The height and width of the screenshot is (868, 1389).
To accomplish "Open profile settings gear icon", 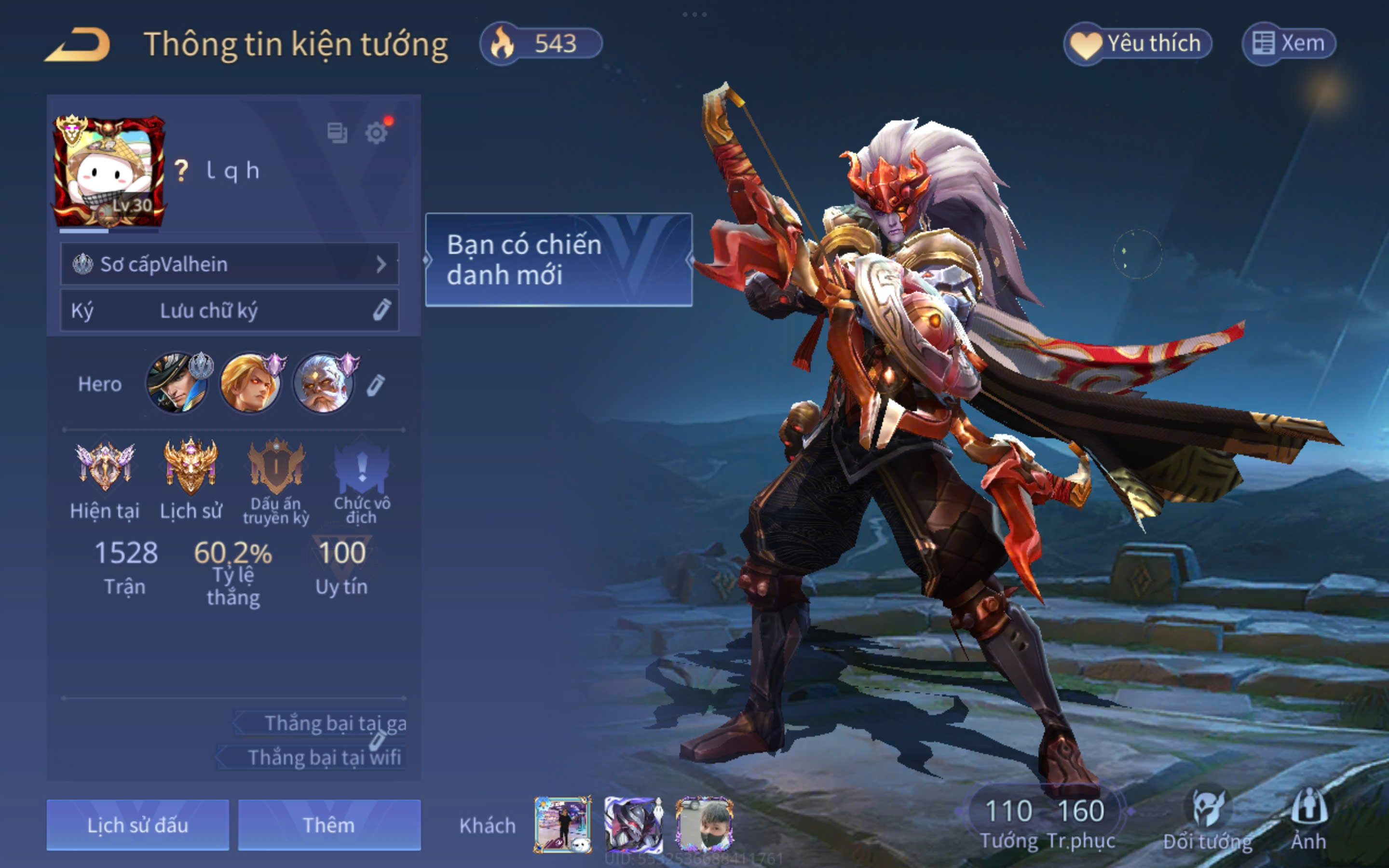I will (376, 133).
